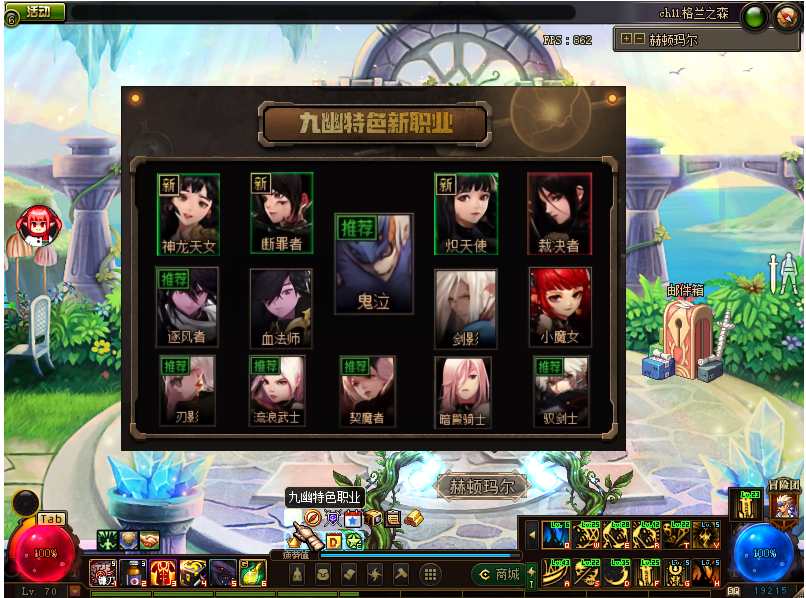The image size is (806, 598).
Task: Click the green orb button beside channel name
Action: [x=754, y=16]
